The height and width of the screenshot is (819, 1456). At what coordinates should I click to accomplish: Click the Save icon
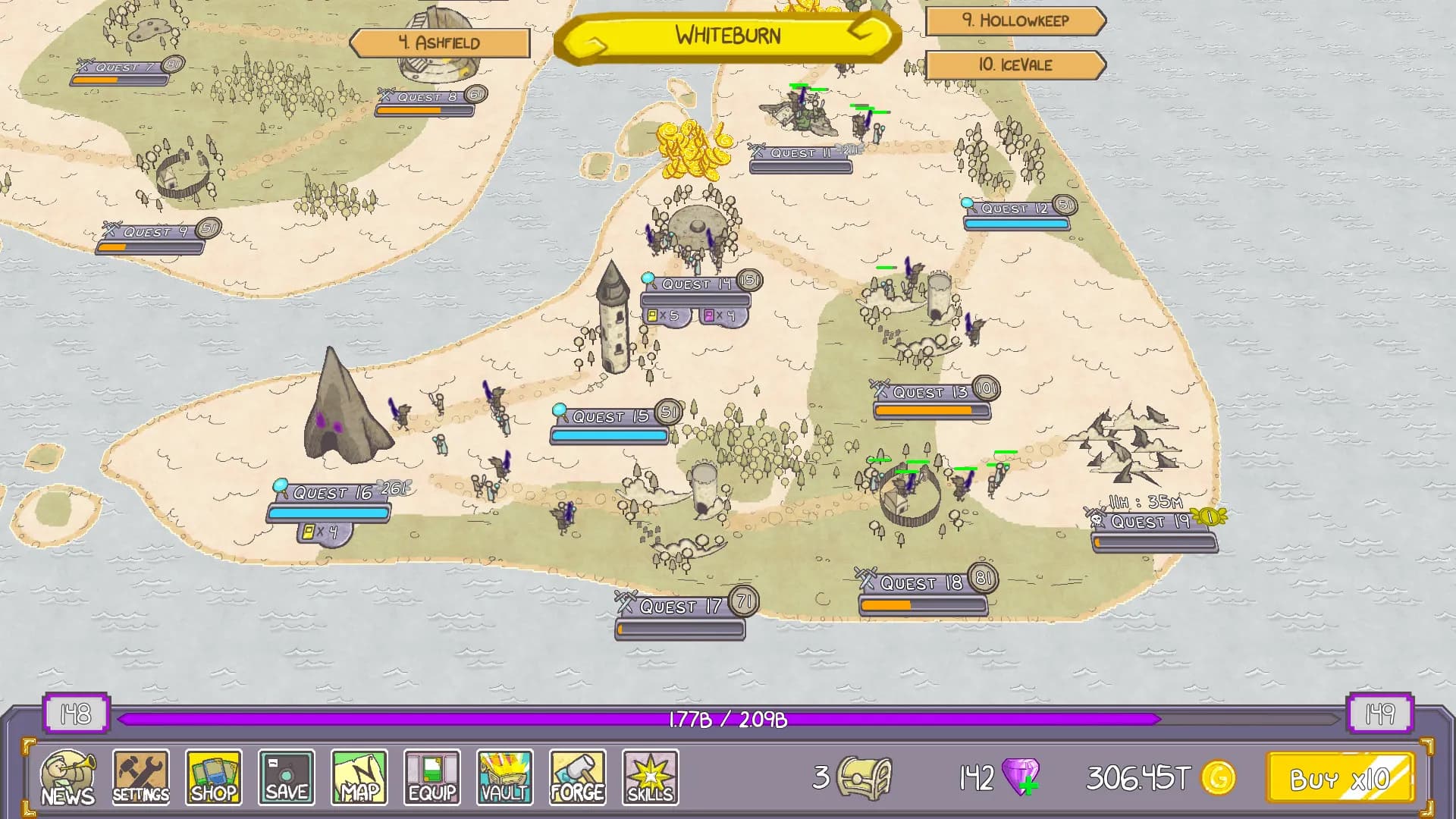tap(286, 777)
